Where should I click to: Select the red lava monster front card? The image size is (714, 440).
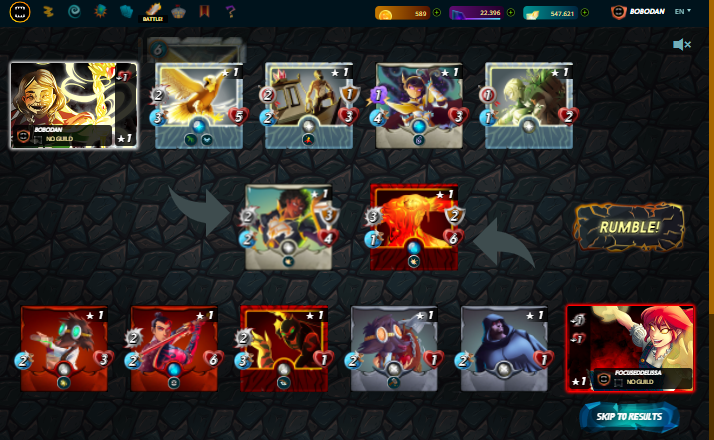point(413,227)
